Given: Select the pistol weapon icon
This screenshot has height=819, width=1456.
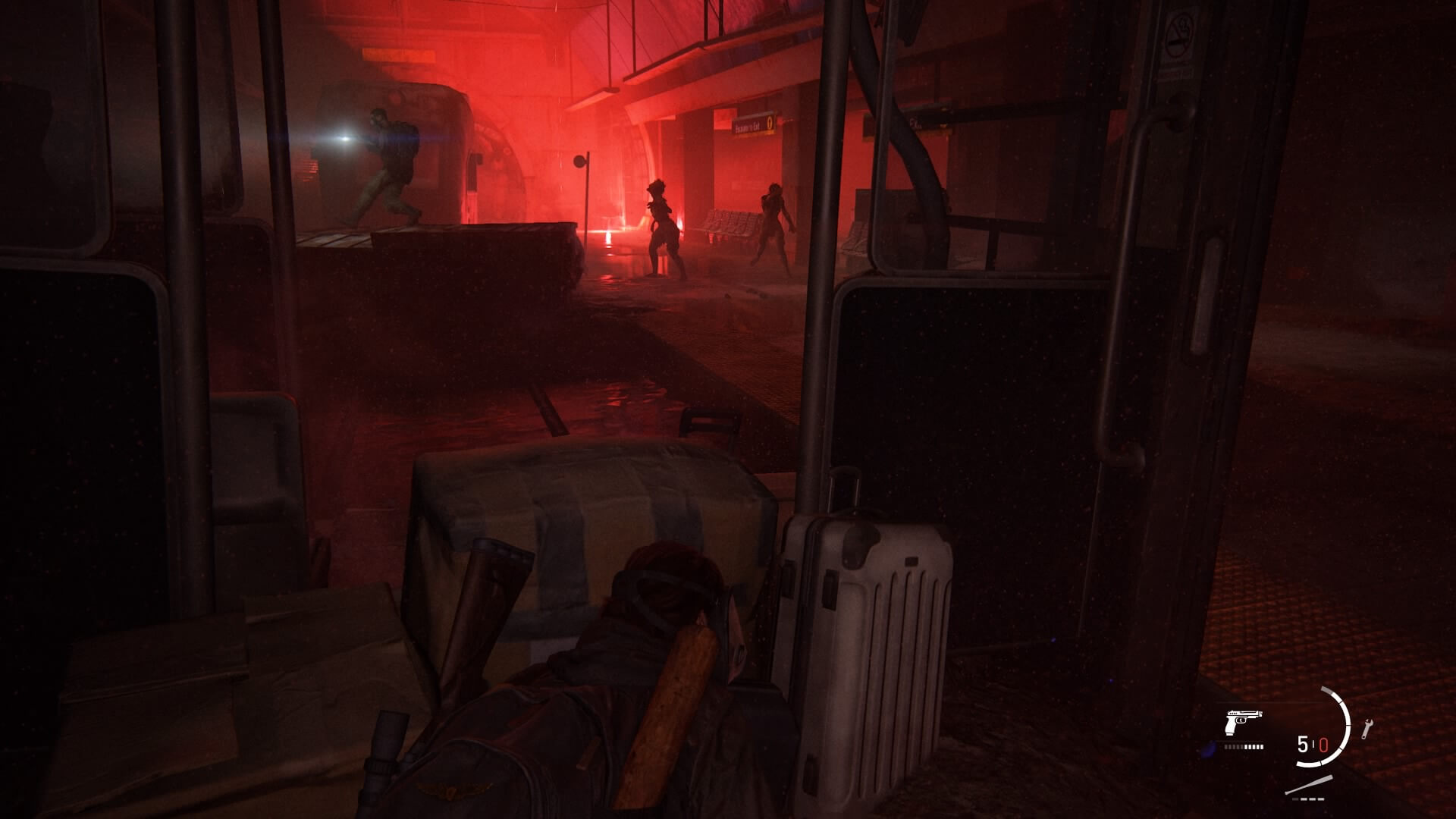Looking at the screenshot, I should pos(1243,723).
